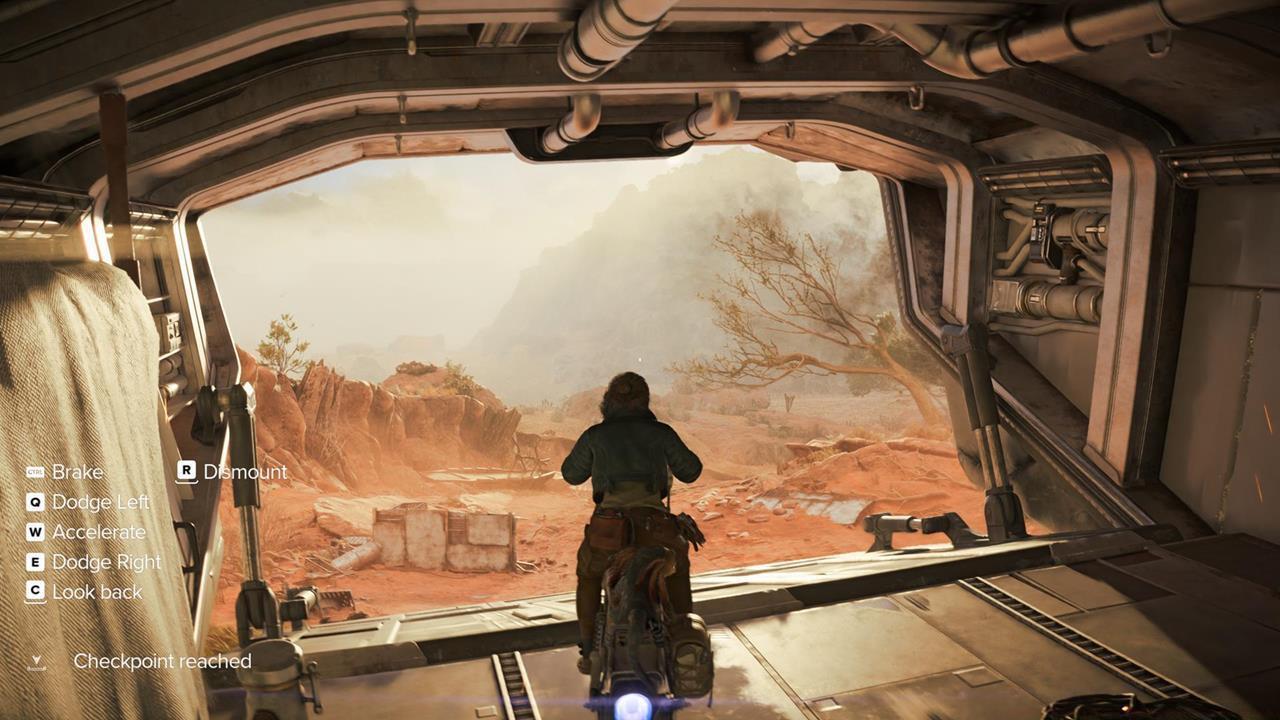Screen dimensions: 1280x720
Task: Click the Look back prompt text
Action: 97,592
